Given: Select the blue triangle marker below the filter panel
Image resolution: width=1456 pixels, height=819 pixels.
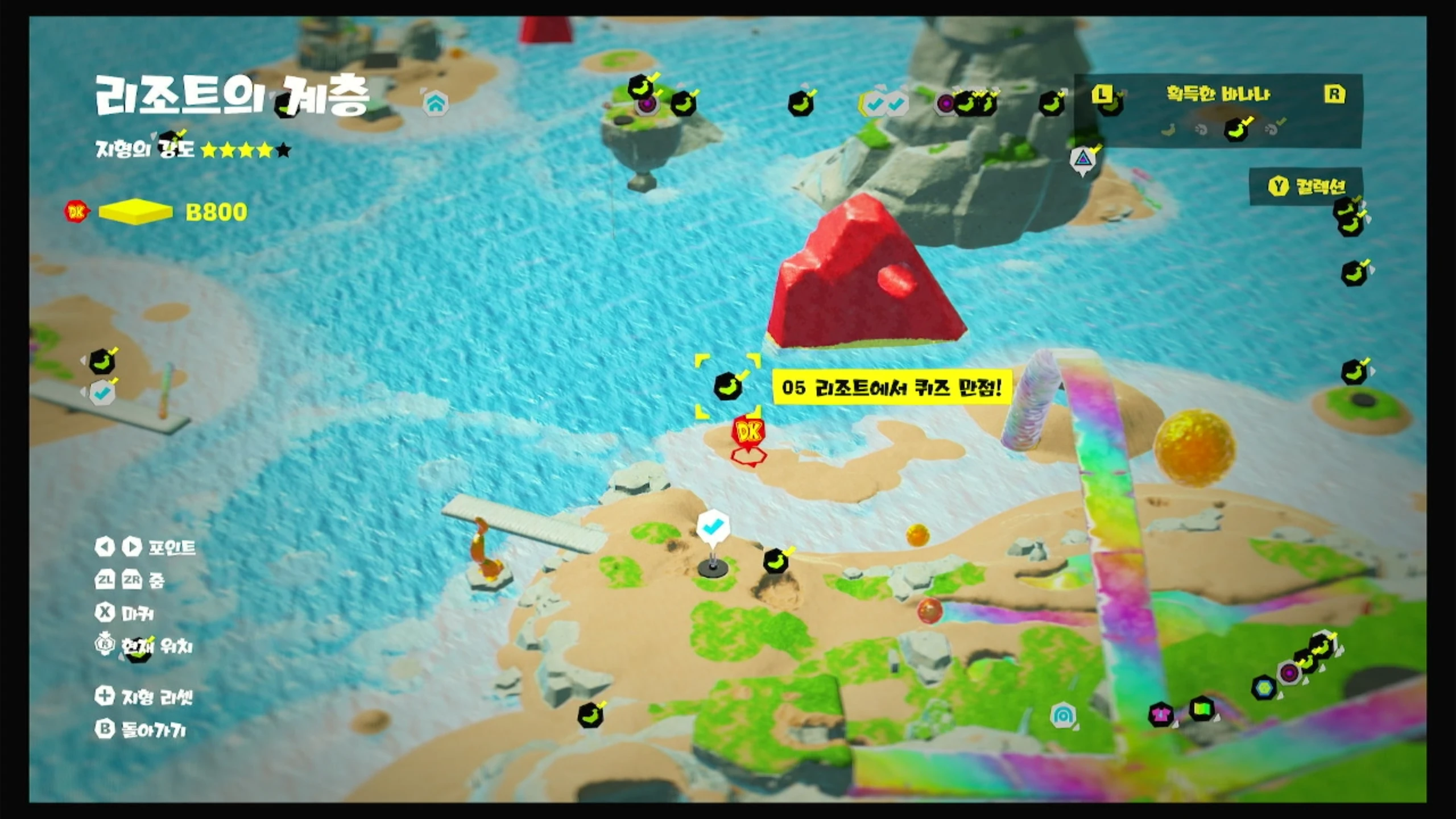Looking at the screenshot, I should (x=1083, y=160).
